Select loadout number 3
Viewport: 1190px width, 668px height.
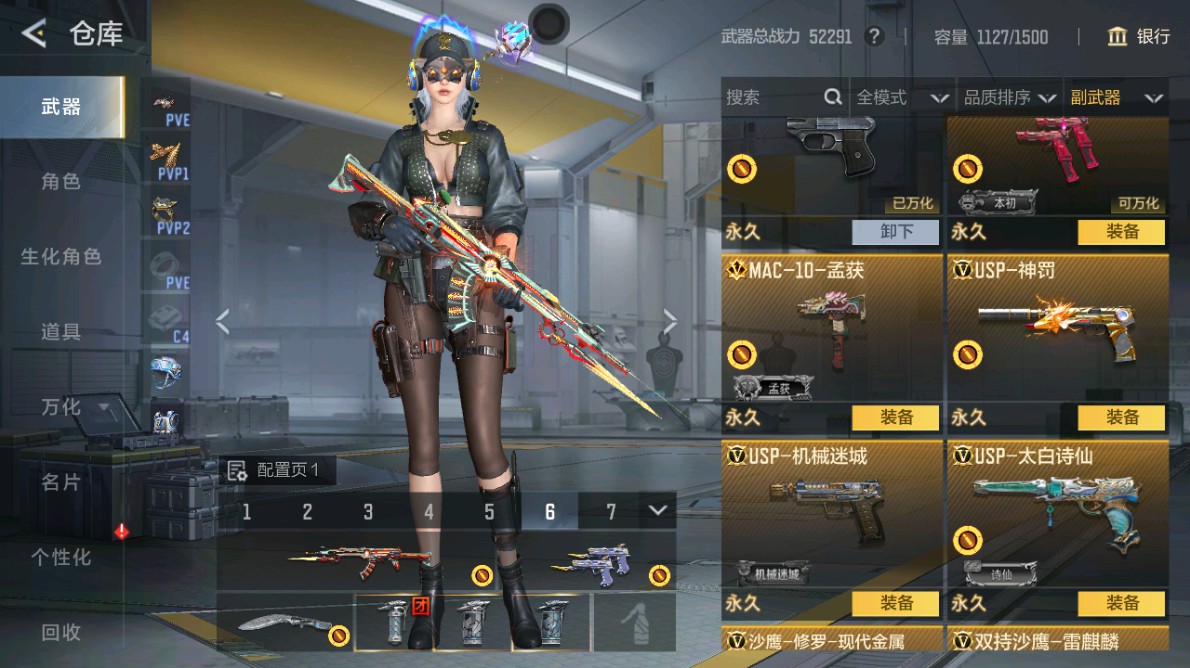[x=368, y=512]
